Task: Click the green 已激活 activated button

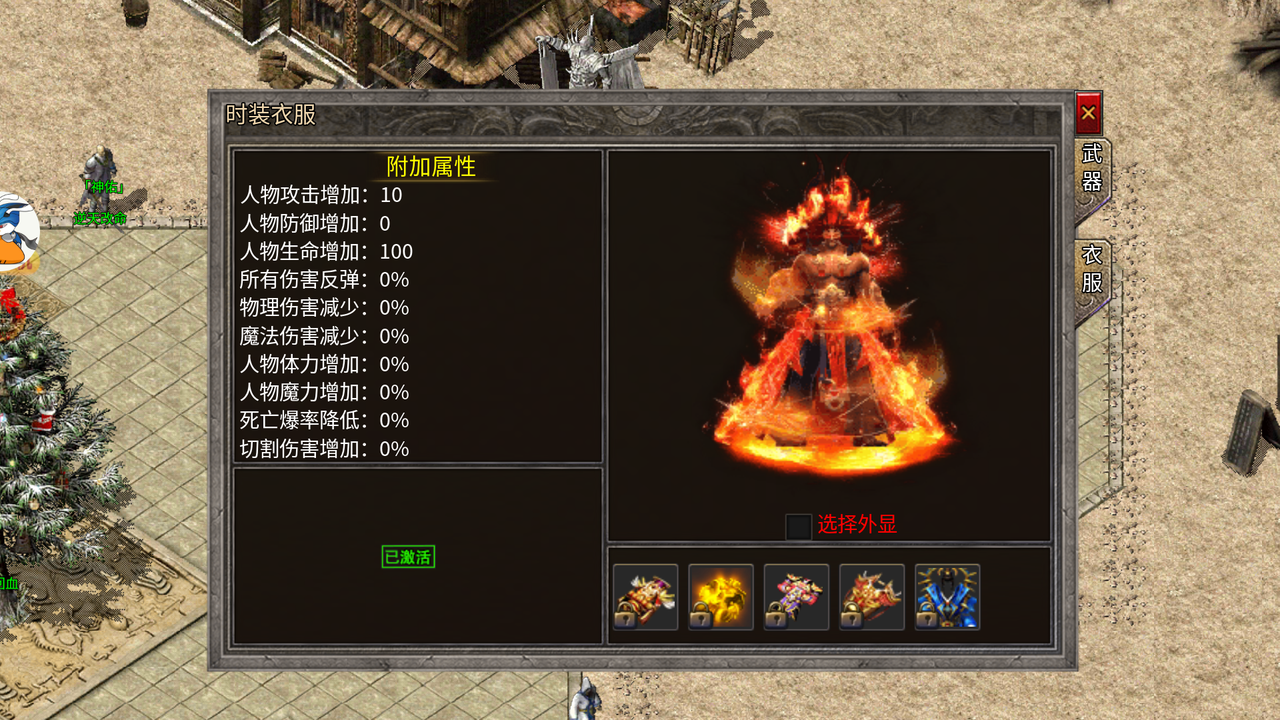Action: [408, 557]
